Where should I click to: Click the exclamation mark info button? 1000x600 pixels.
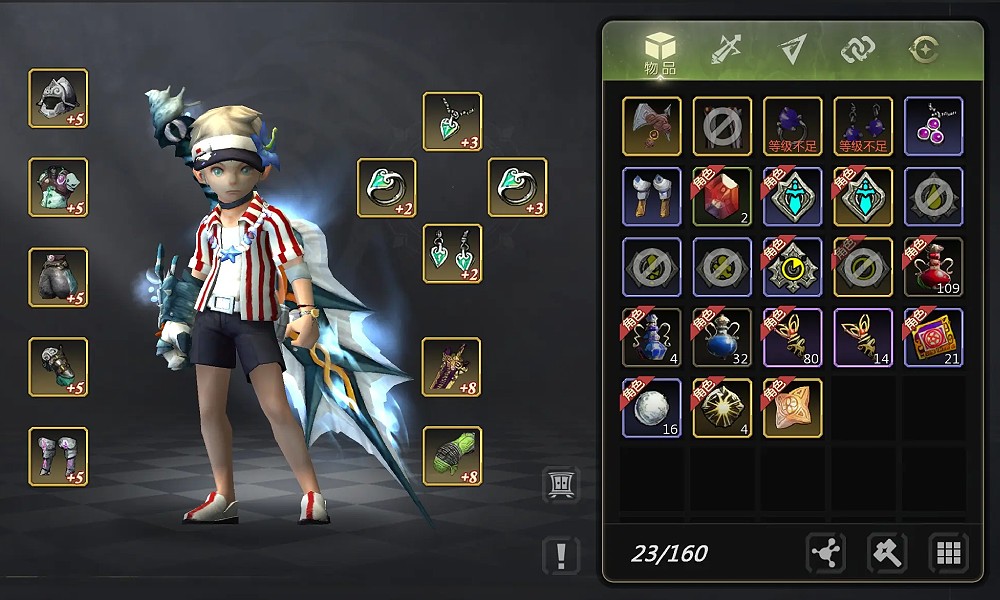pos(562,555)
